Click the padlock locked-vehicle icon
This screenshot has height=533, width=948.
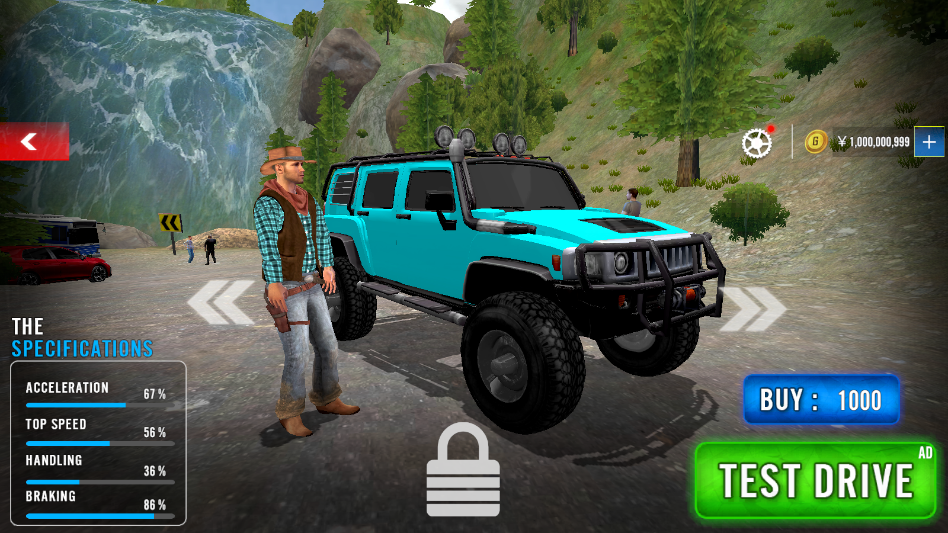(463, 470)
